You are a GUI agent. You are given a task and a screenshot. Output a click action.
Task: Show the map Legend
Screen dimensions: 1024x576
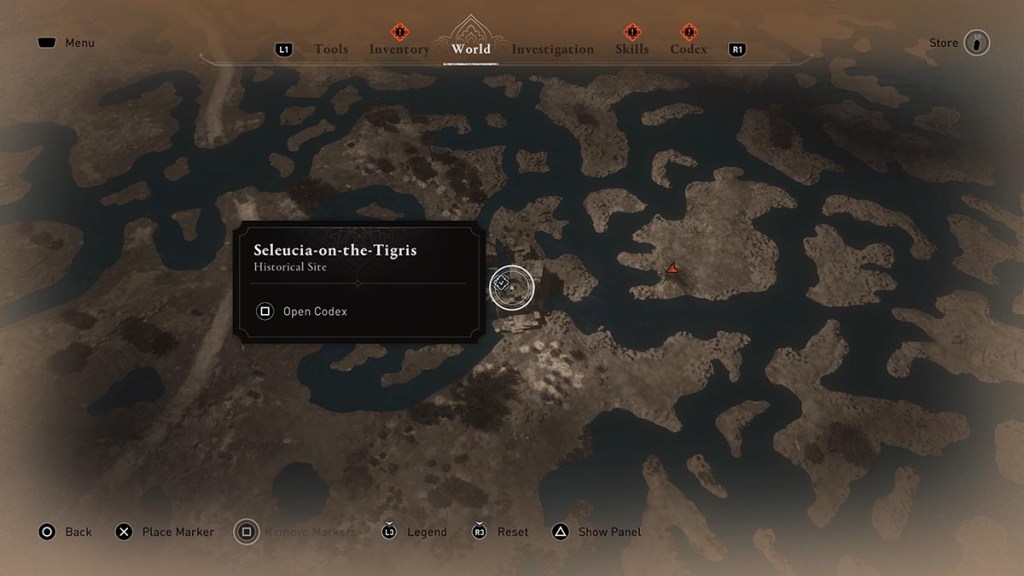click(415, 532)
